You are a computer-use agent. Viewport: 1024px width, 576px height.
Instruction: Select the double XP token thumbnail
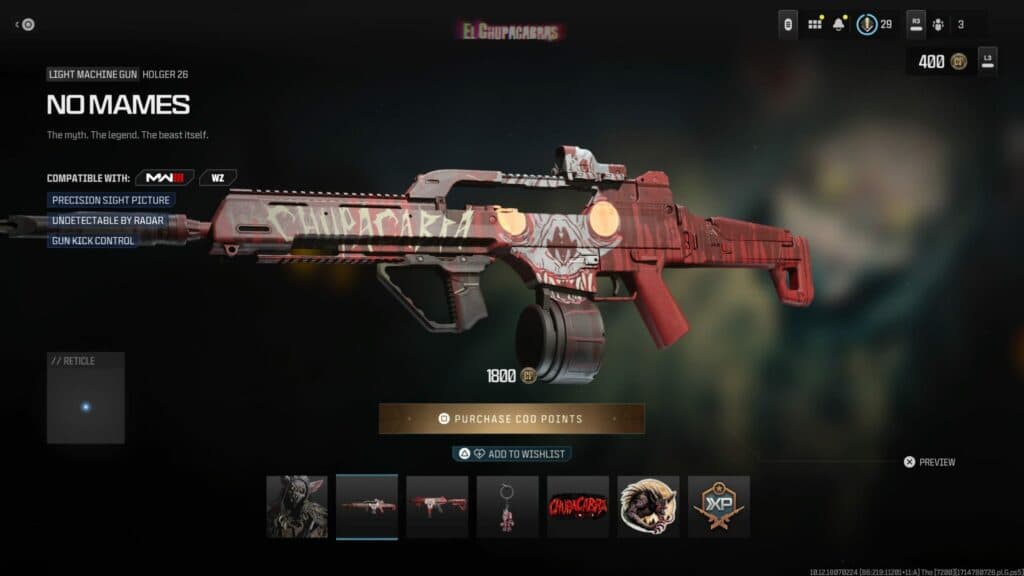point(718,506)
